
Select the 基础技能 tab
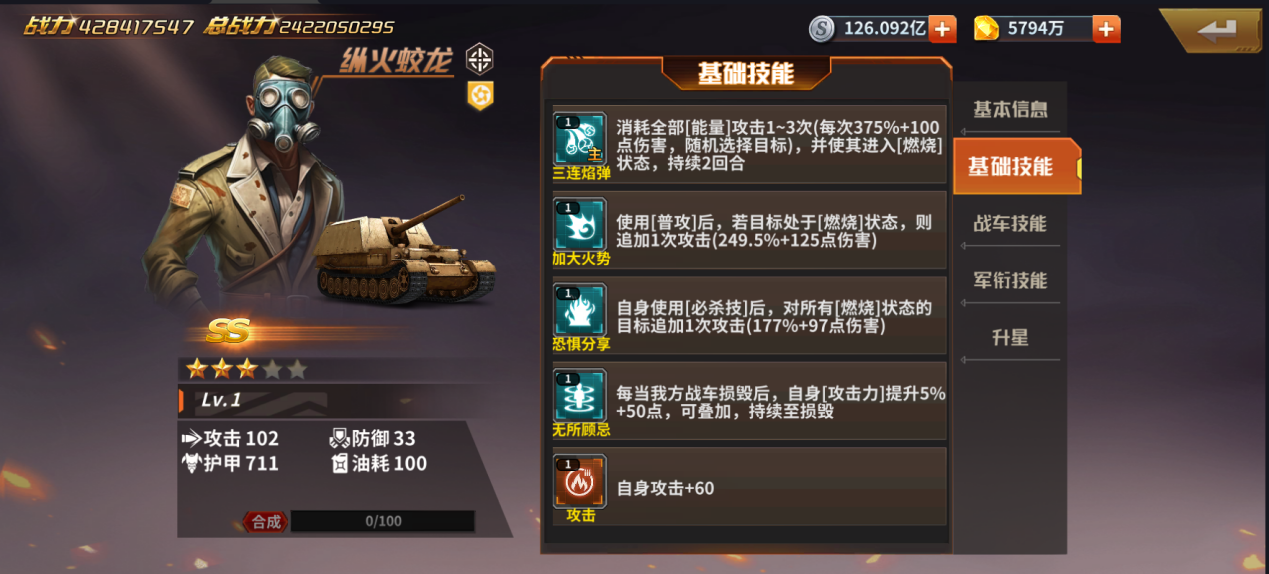pos(1011,166)
